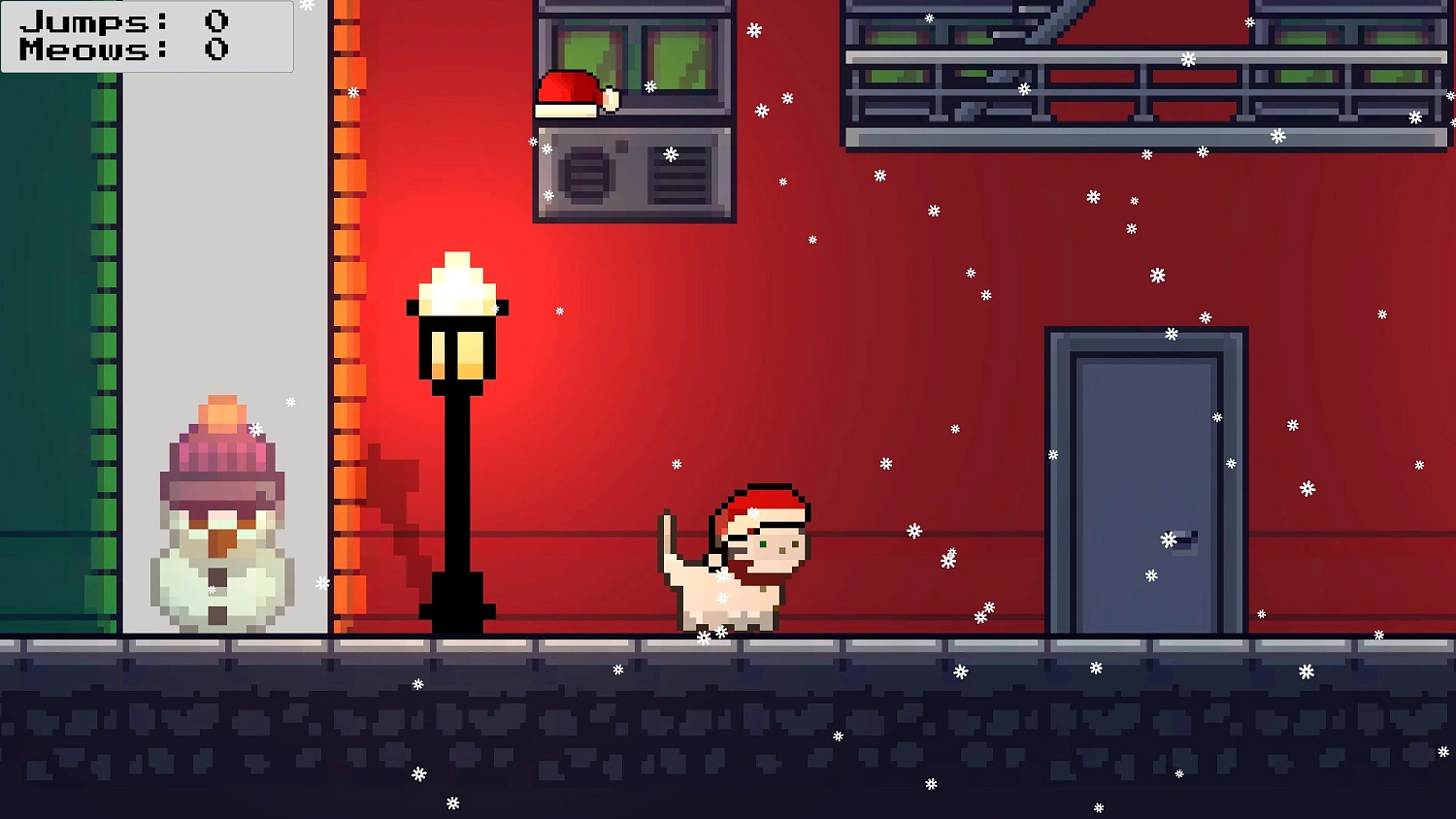Click the HUD score panel top left
The image size is (1456, 819).
coord(146,37)
